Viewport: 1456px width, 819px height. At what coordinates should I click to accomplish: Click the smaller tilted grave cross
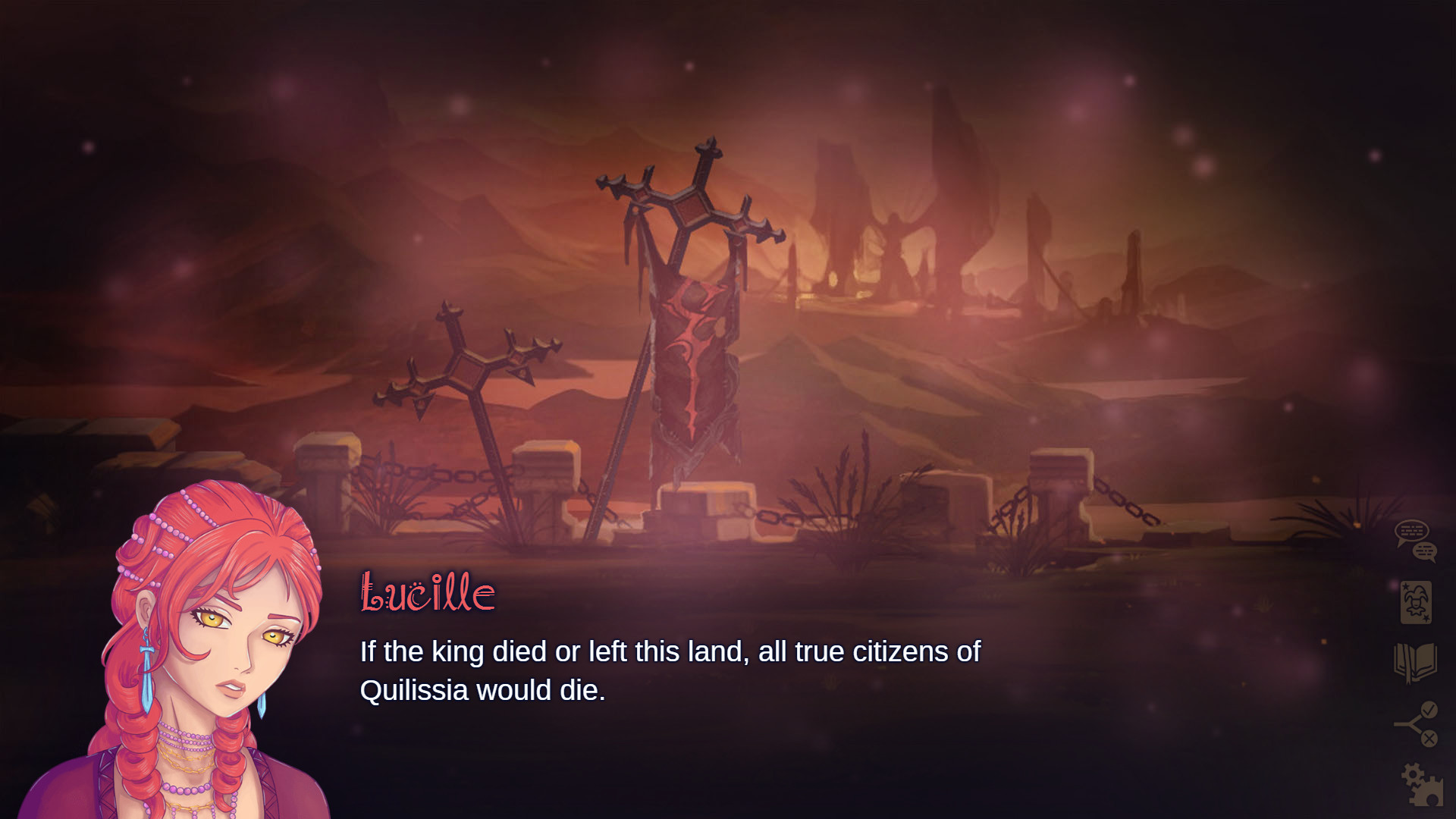470,372
